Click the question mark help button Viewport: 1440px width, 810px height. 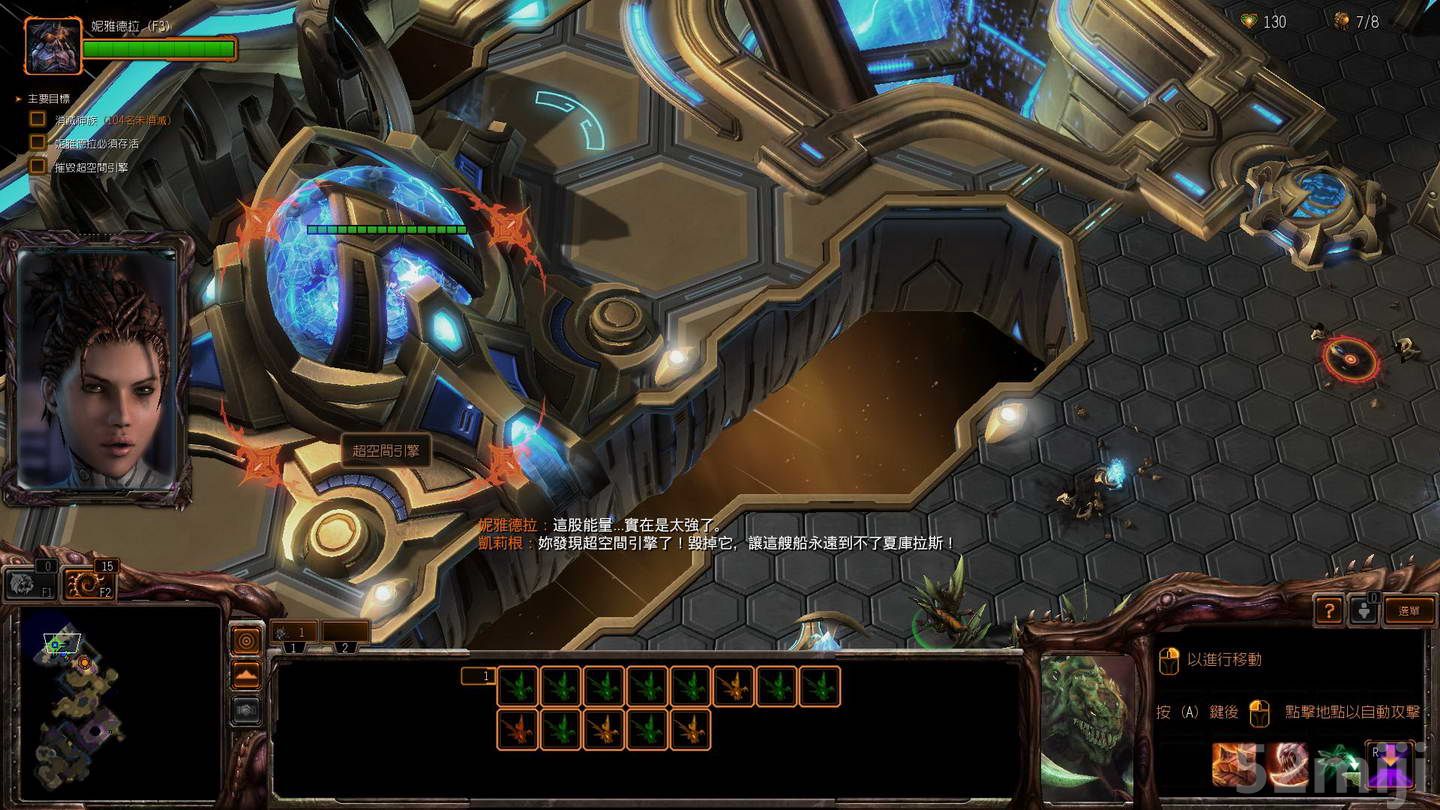(x=1329, y=609)
